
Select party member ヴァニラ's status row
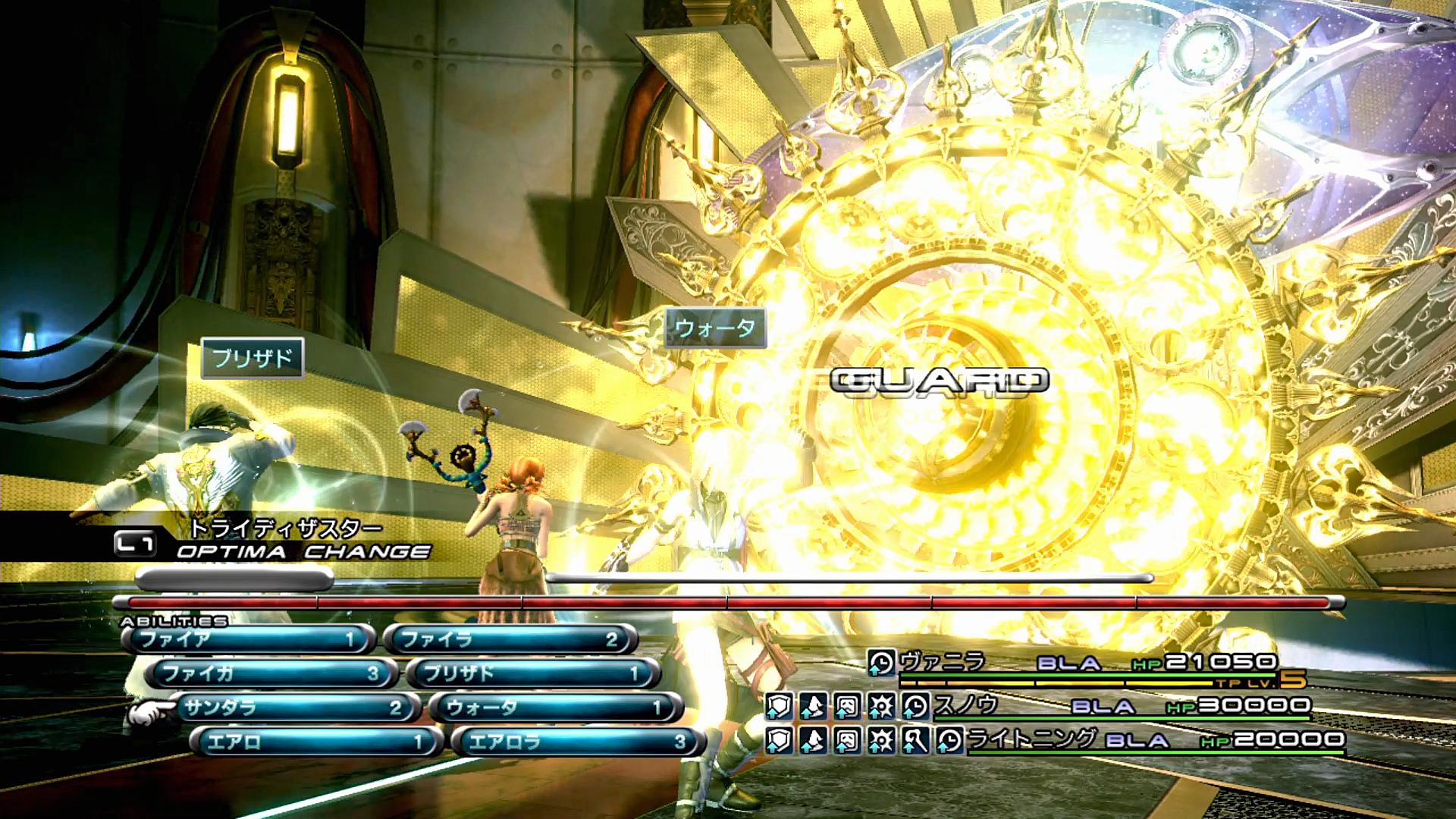1084,664
